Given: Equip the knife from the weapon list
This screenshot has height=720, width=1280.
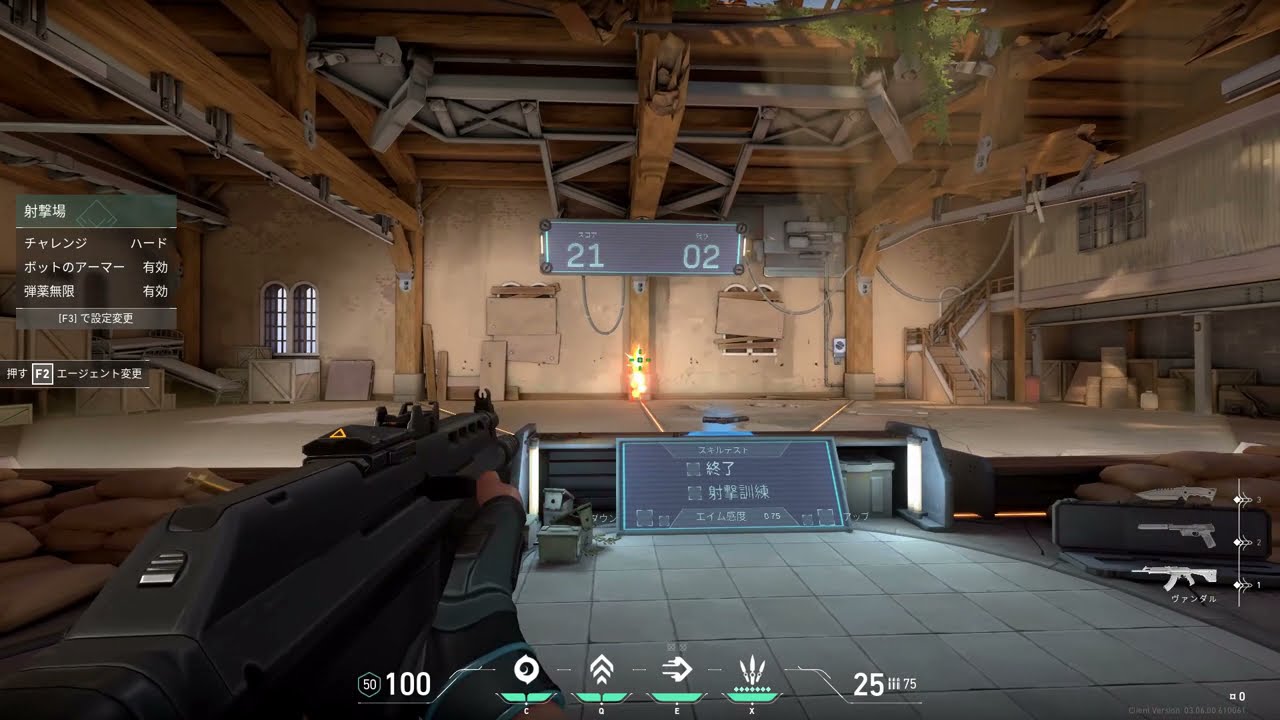Looking at the screenshot, I should 1177,495.
